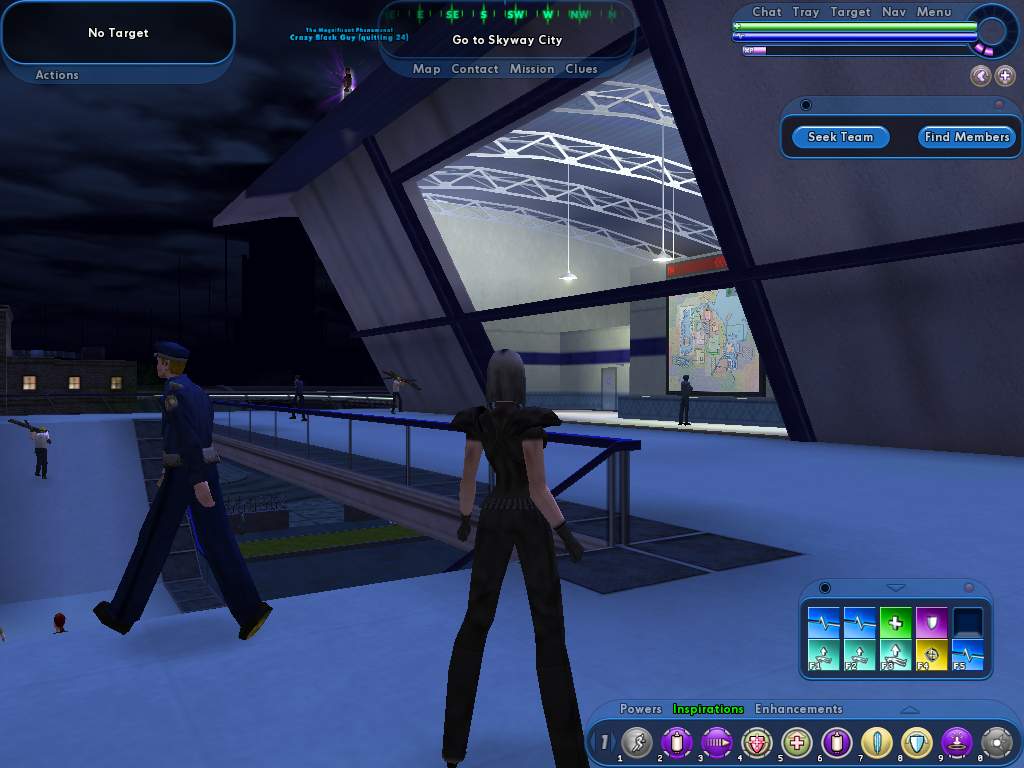Open the Actions menu under No Target
1024x768 pixels.
point(57,75)
